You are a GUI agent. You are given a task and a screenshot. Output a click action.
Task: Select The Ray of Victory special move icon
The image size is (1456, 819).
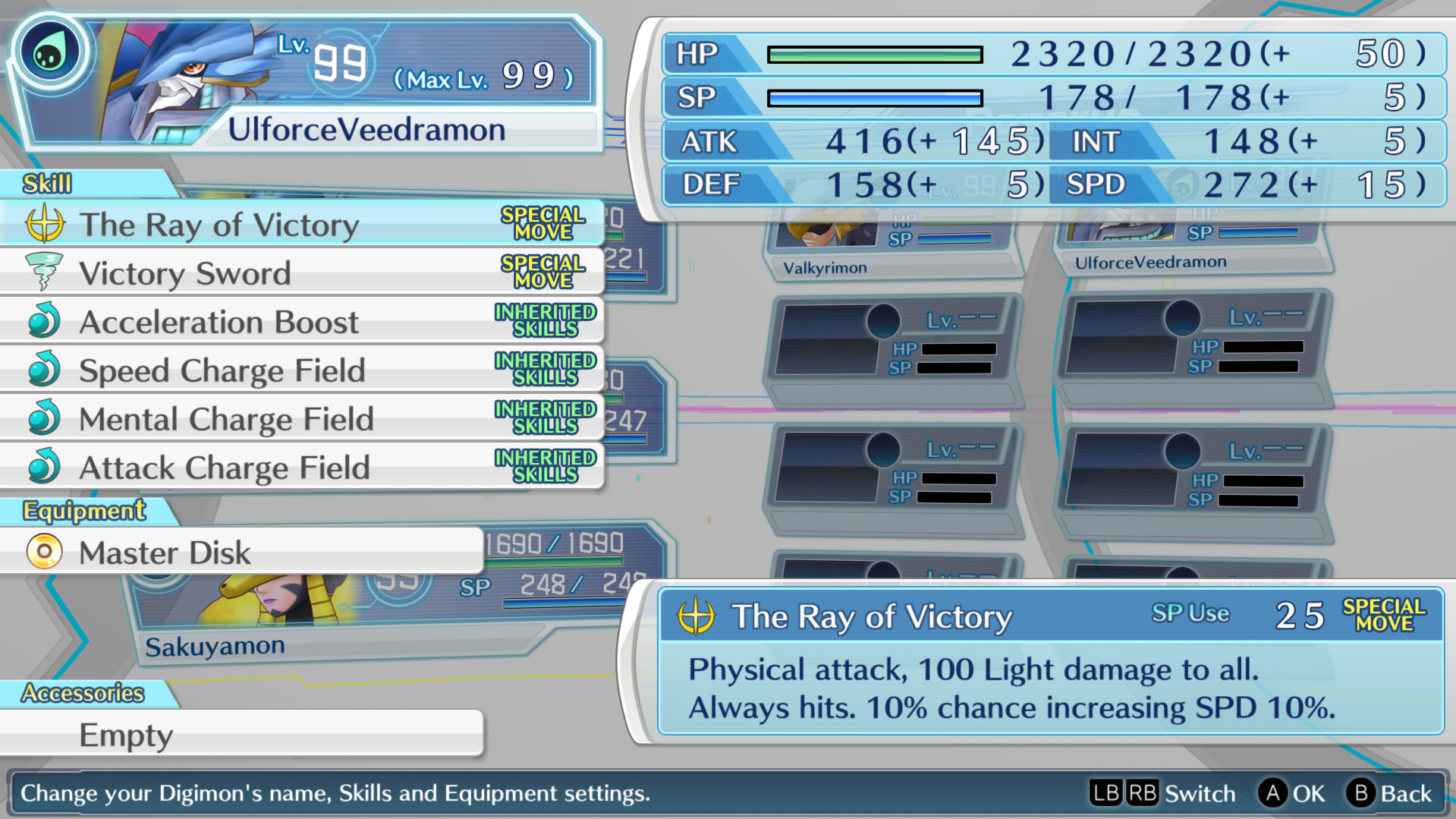coord(46,224)
